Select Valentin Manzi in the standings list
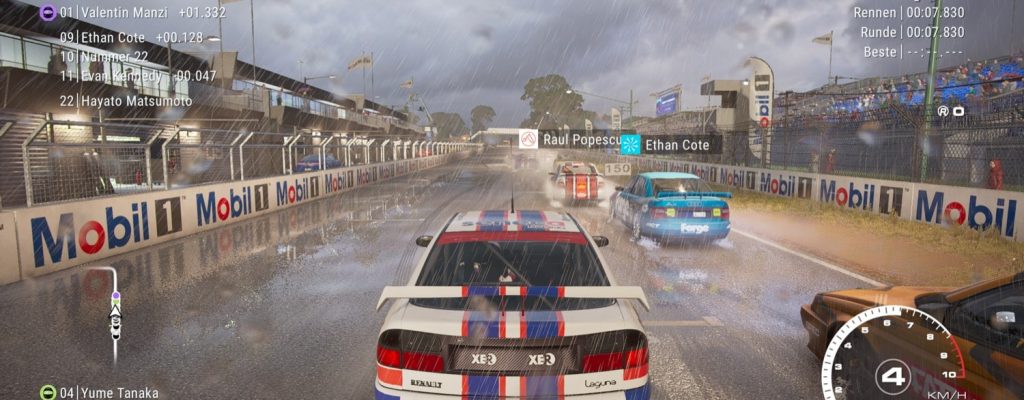Screen dimensions: 1024x400 (135, 12)
